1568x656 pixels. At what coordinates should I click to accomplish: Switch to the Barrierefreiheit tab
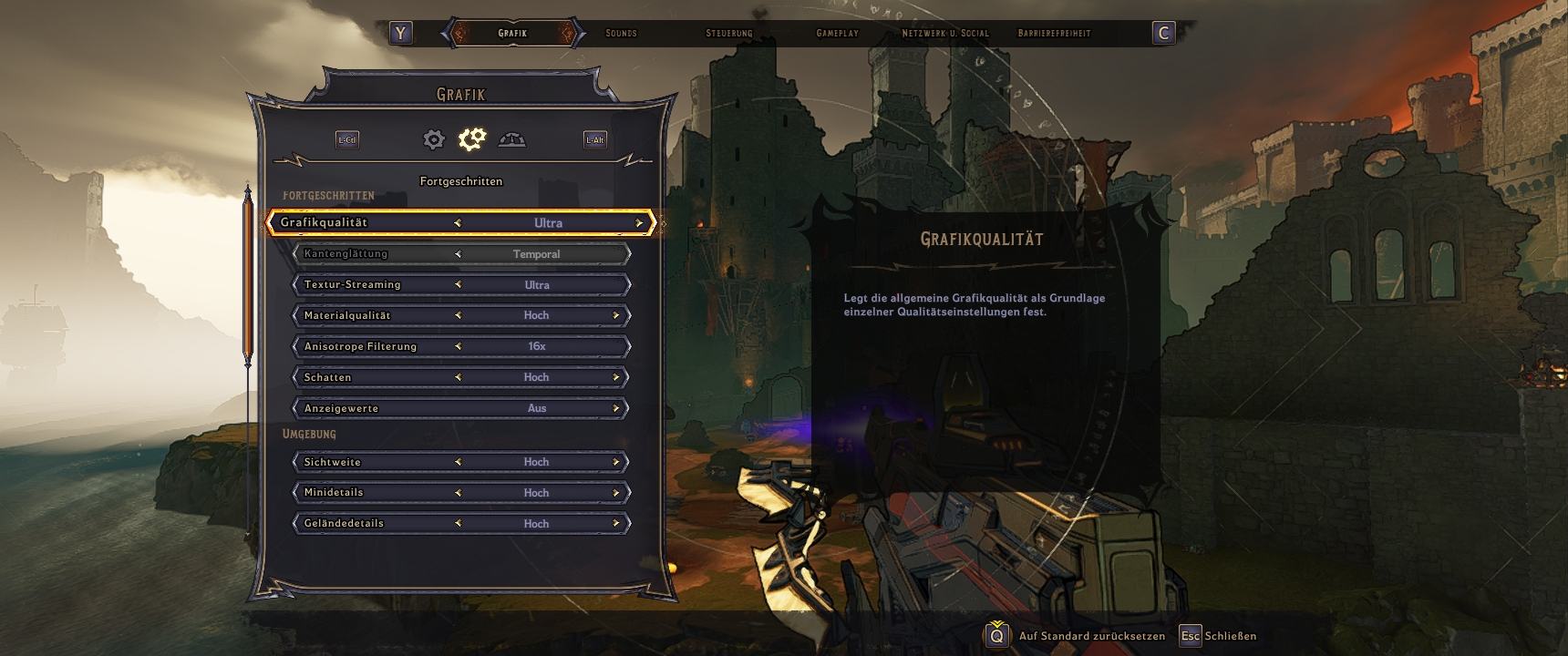1054,34
